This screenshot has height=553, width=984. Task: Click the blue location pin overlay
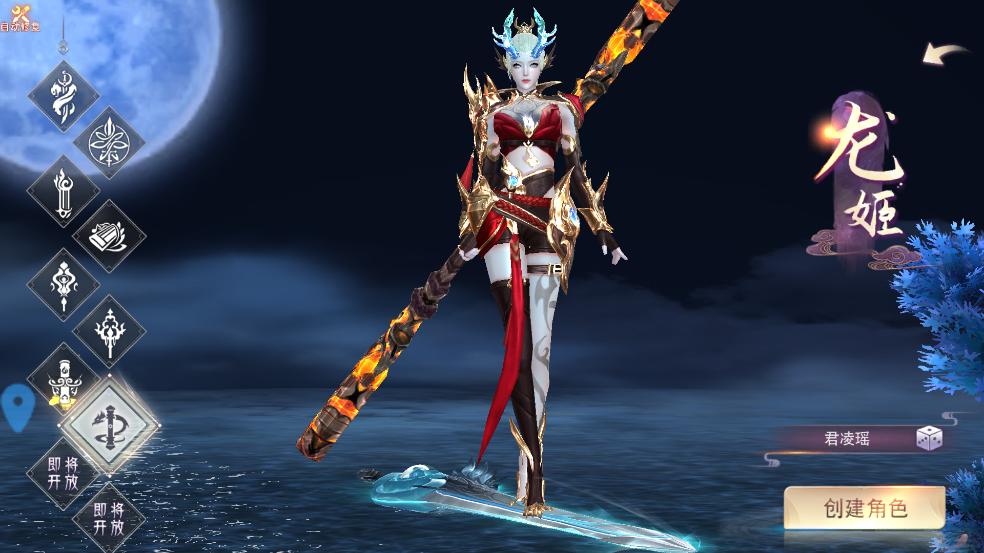18,407
